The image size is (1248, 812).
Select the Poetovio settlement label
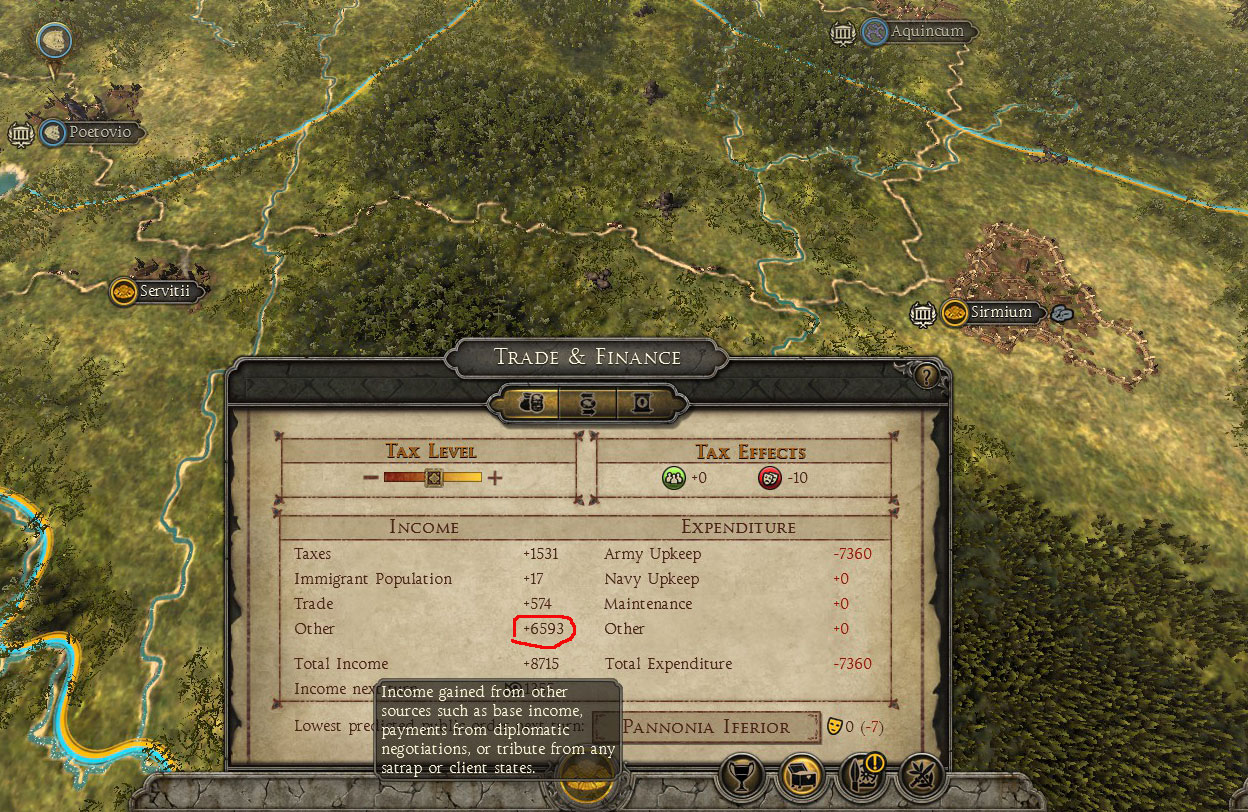[99, 132]
